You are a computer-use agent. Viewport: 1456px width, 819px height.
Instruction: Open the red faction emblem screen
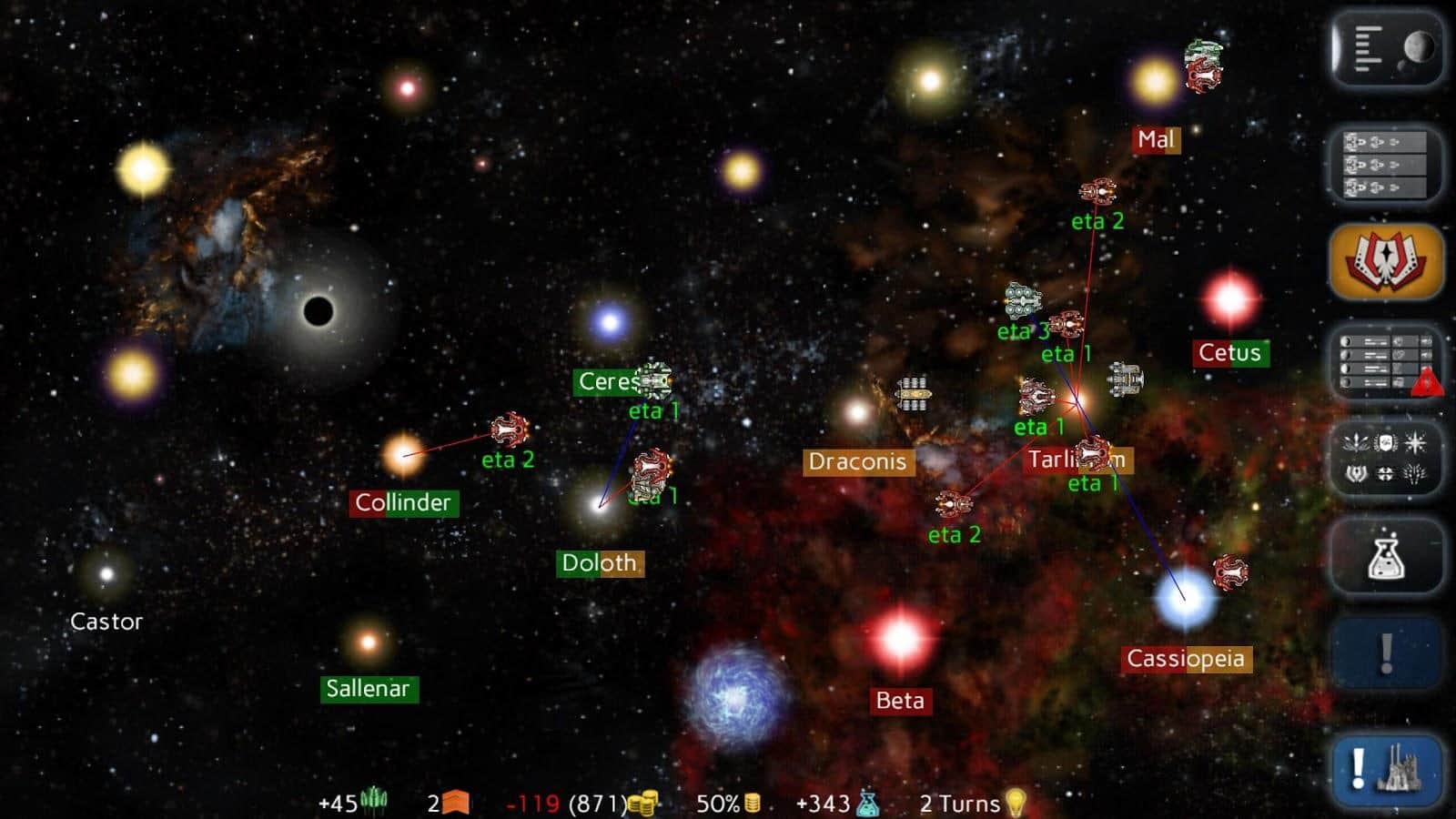pos(1385,263)
